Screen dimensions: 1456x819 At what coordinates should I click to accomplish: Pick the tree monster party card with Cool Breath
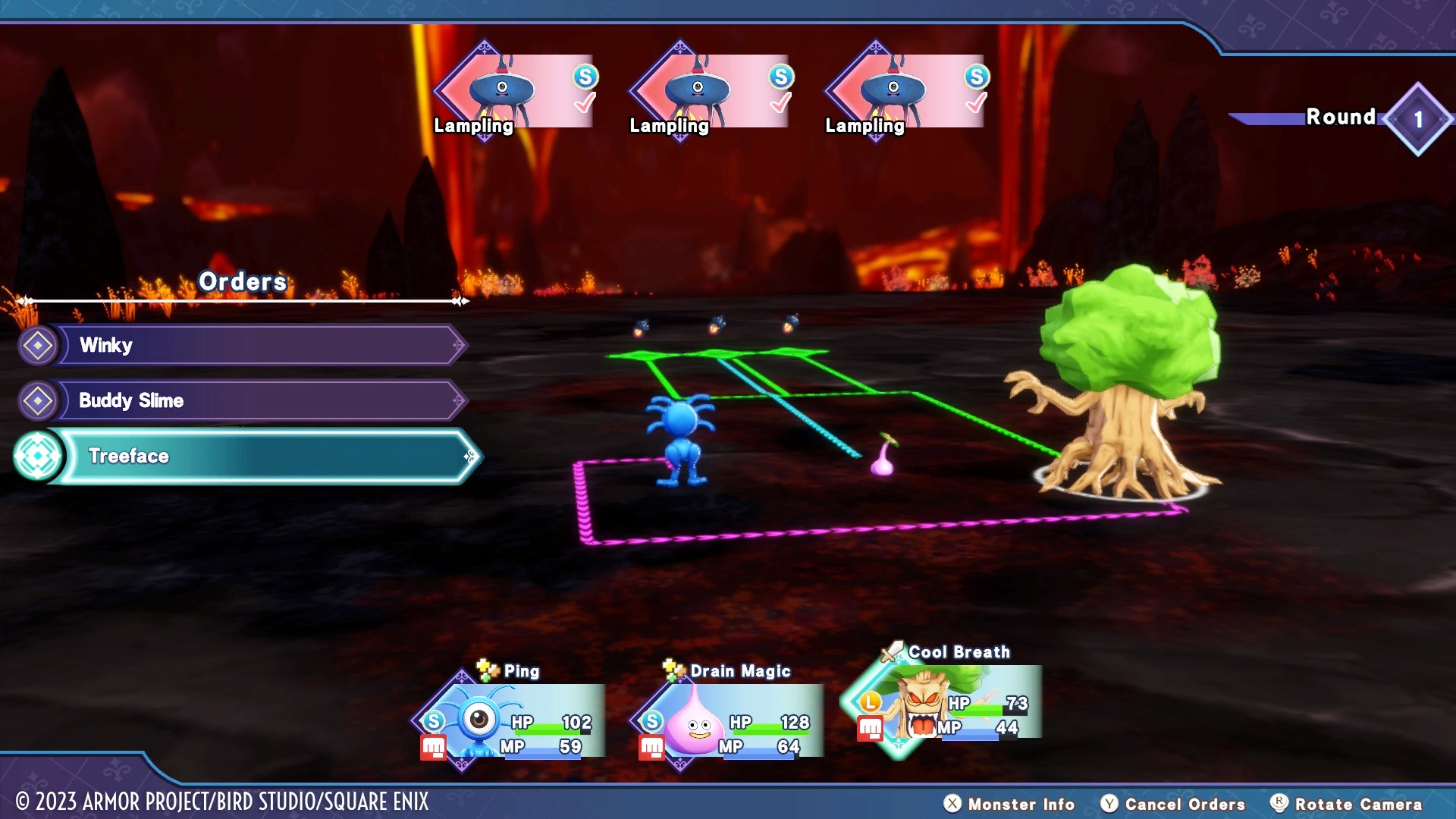[948, 705]
